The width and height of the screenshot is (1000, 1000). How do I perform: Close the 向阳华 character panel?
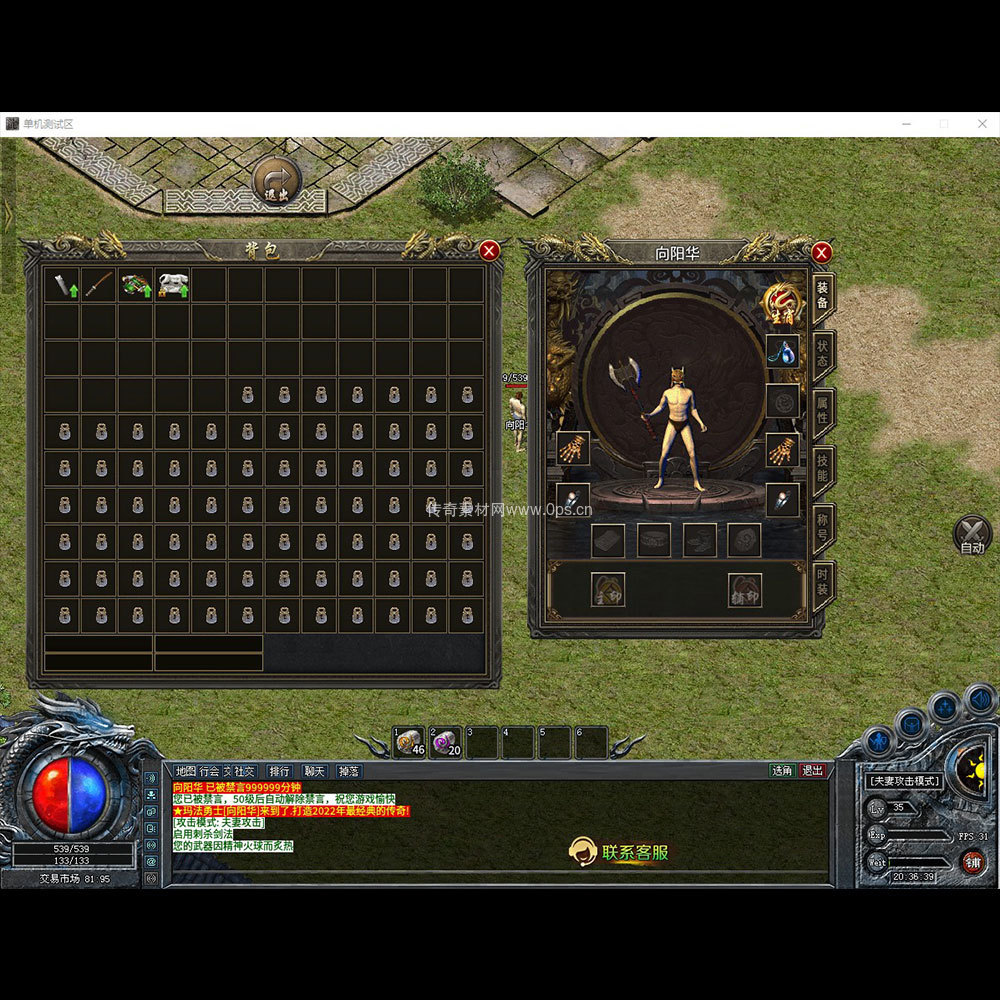(821, 252)
